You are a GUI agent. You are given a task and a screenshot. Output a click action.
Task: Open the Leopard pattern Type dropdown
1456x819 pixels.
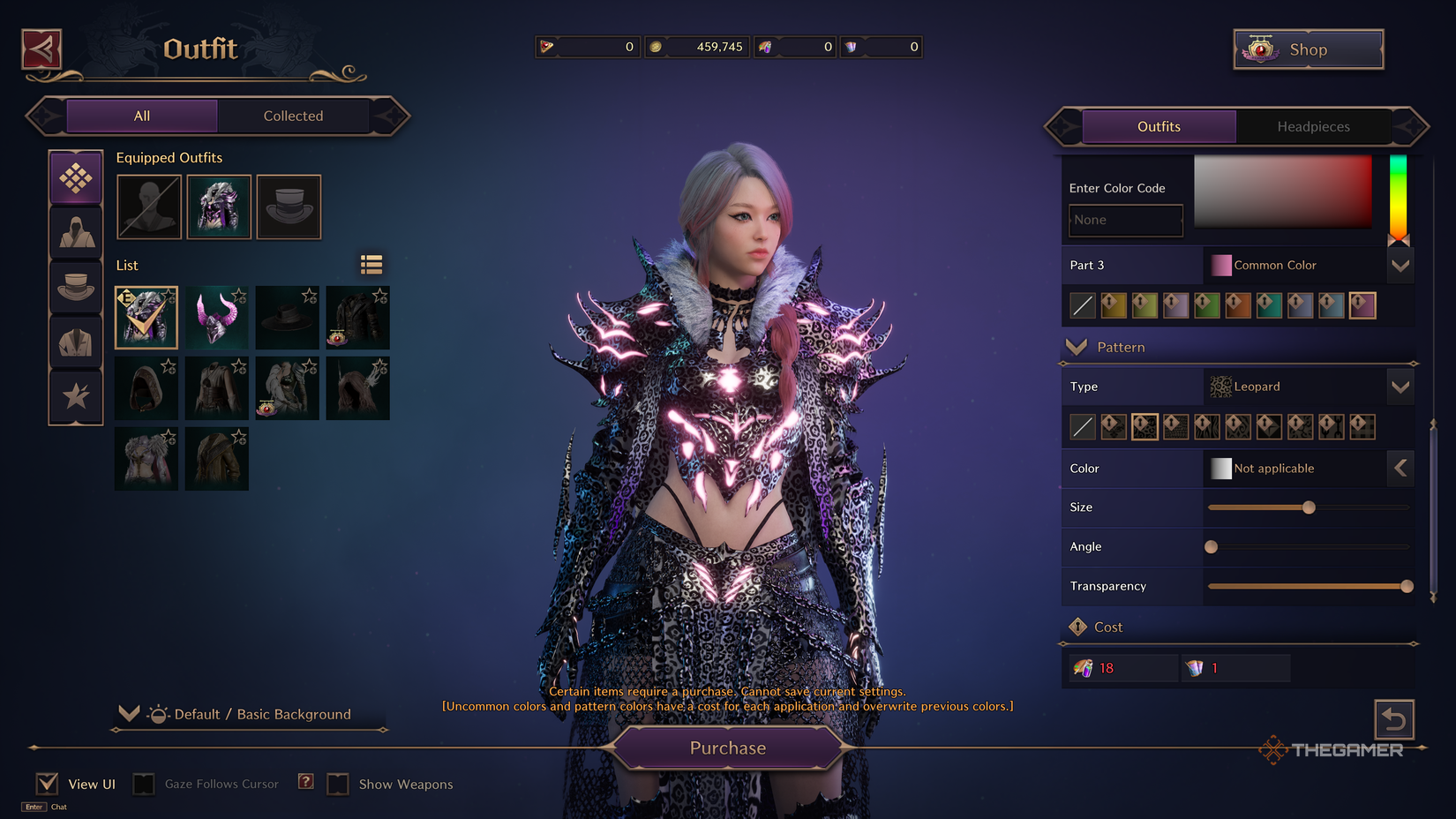(x=1400, y=387)
